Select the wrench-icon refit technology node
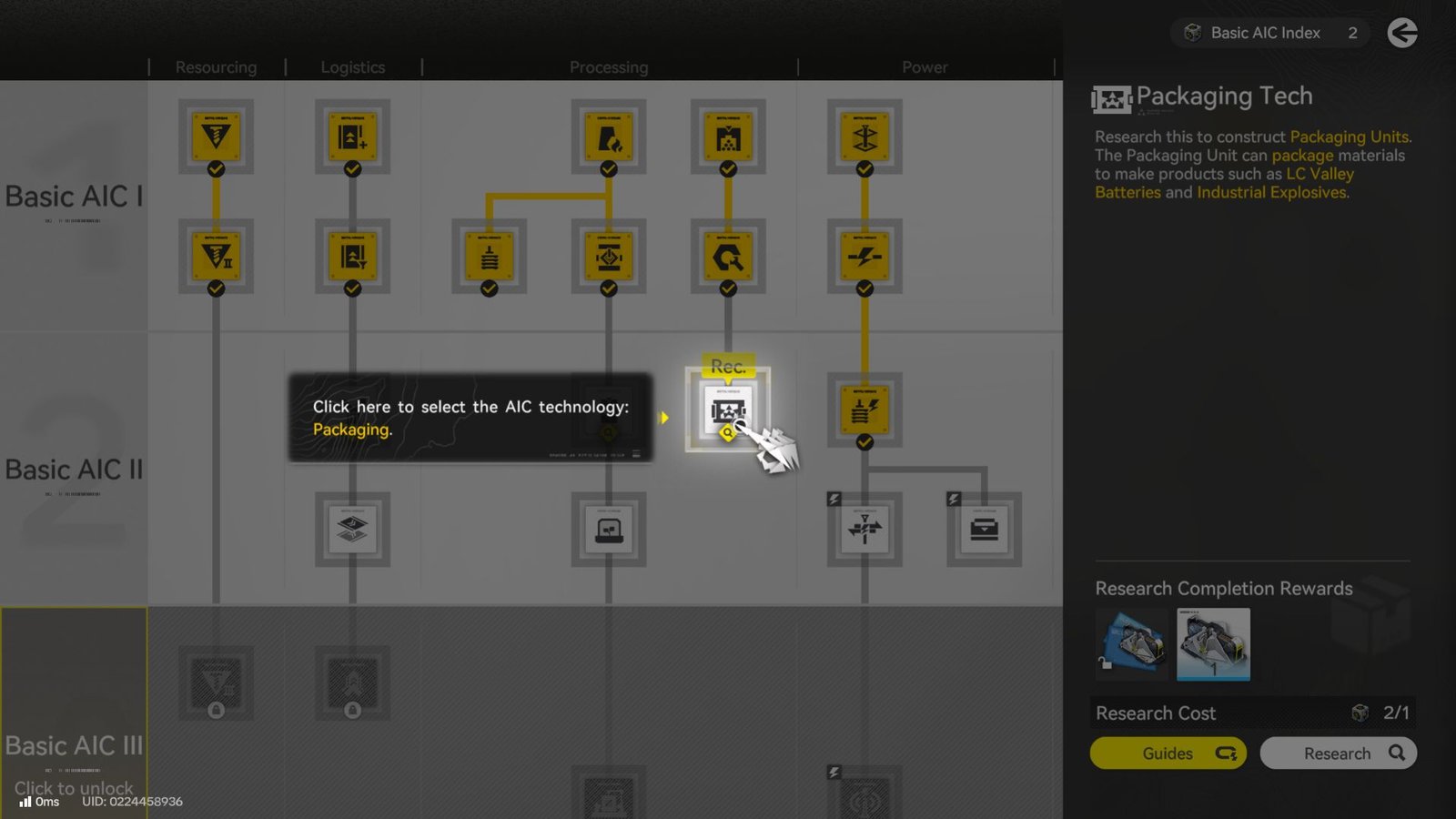The width and height of the screenshot is (1456, 819). [726, 256]
